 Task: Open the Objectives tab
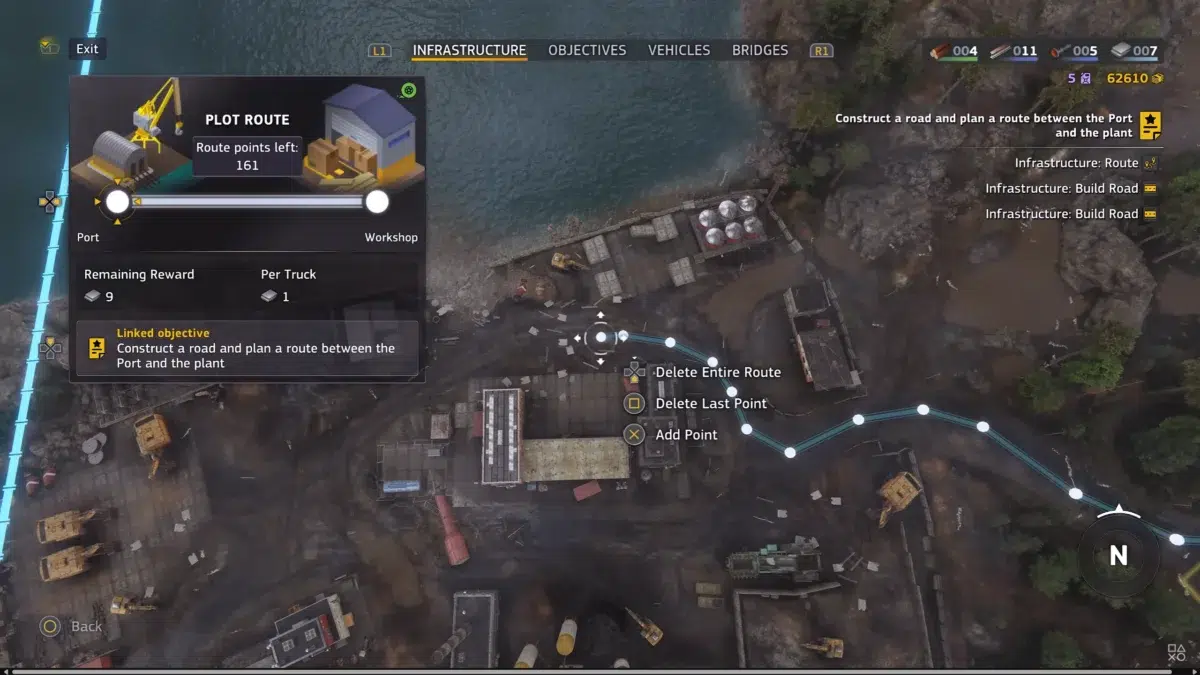587,50
